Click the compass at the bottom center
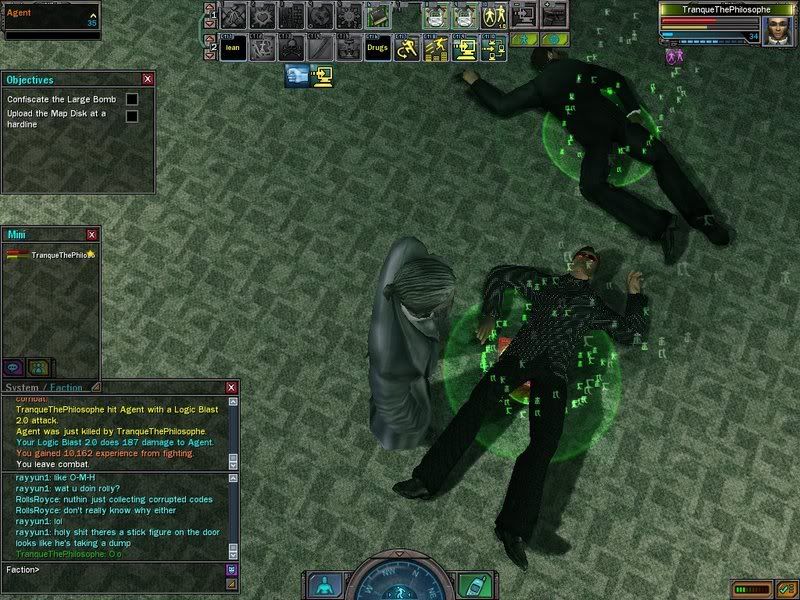800x600 pixels. [x=399, y=582]
